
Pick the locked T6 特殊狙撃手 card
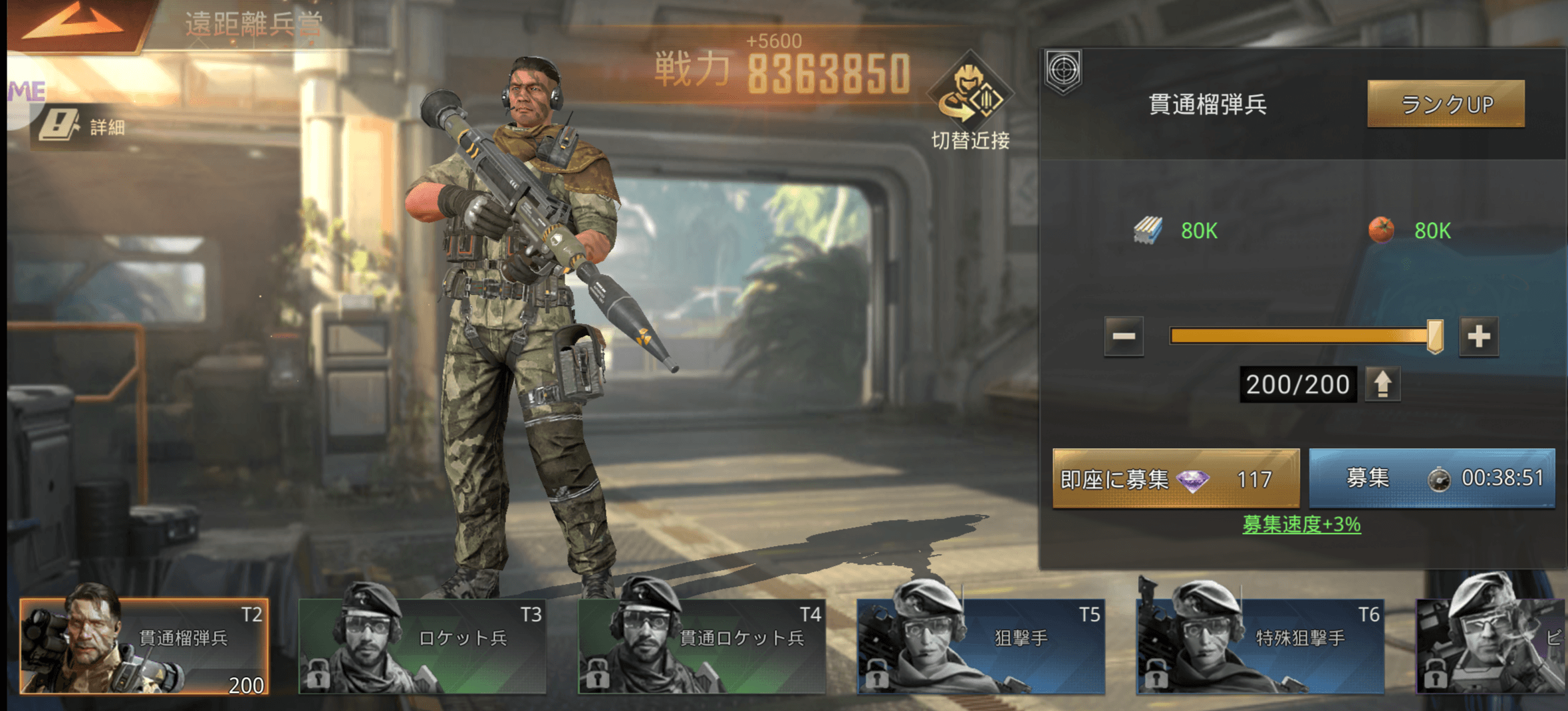pyautogui.click(x=1261, y=646)
